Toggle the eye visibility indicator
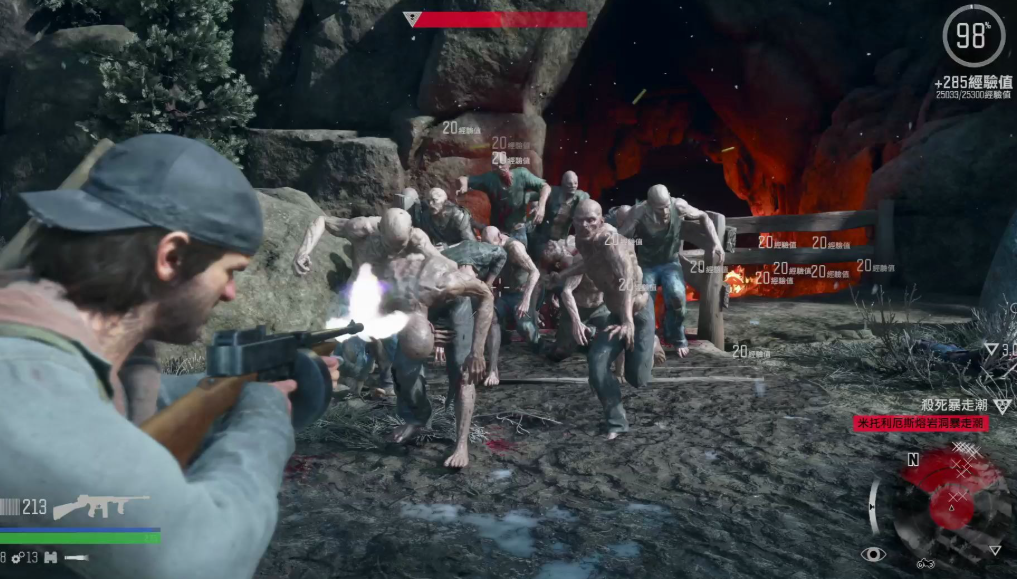 [x=873, y=553]
